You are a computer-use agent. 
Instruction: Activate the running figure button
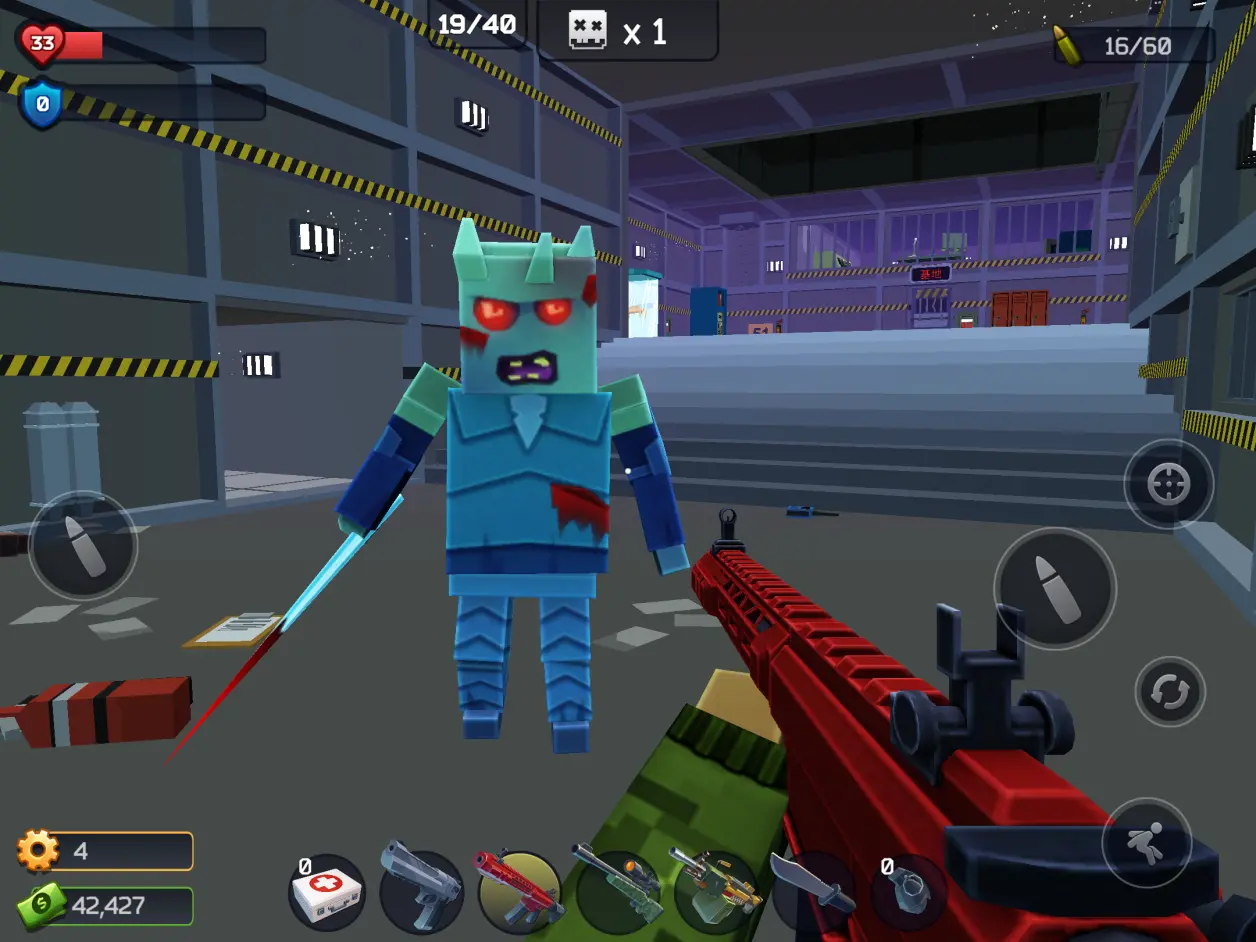(1146, 842)
